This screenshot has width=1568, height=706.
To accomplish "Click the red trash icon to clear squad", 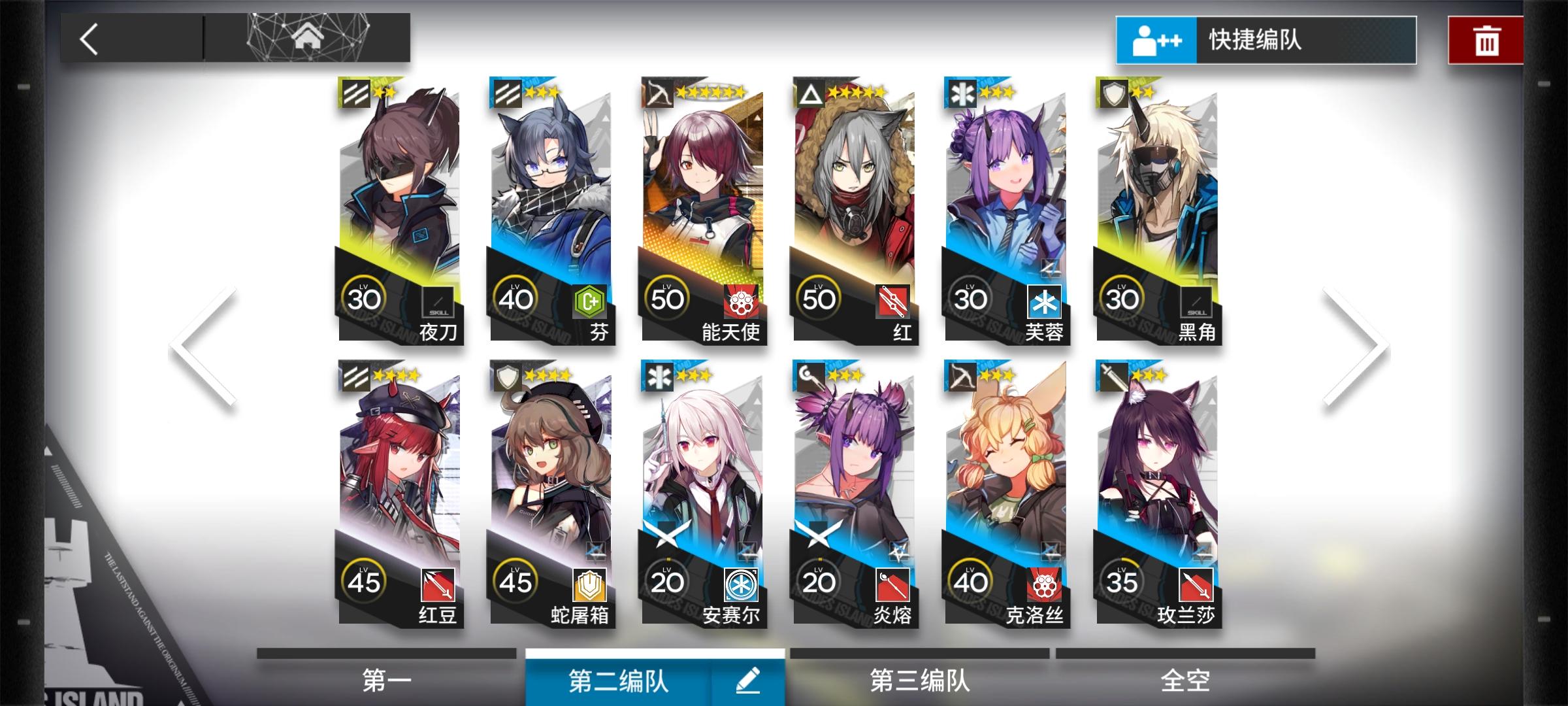I will click(x=1486, y=39).
